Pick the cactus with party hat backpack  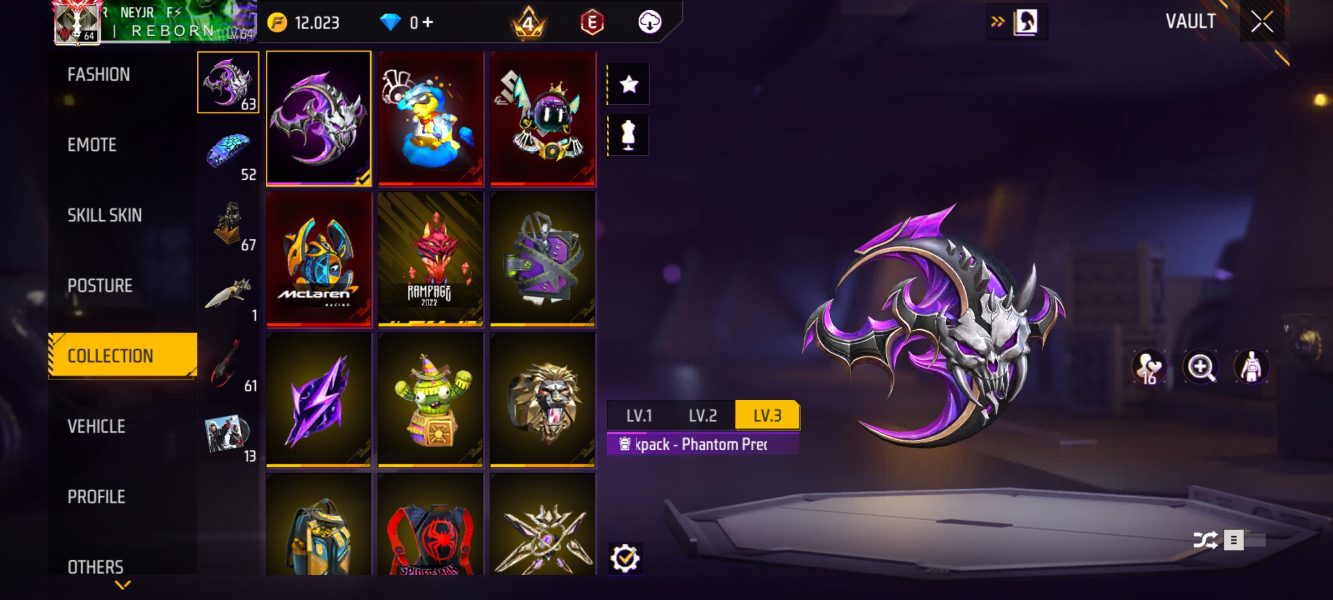pos(431,399)
